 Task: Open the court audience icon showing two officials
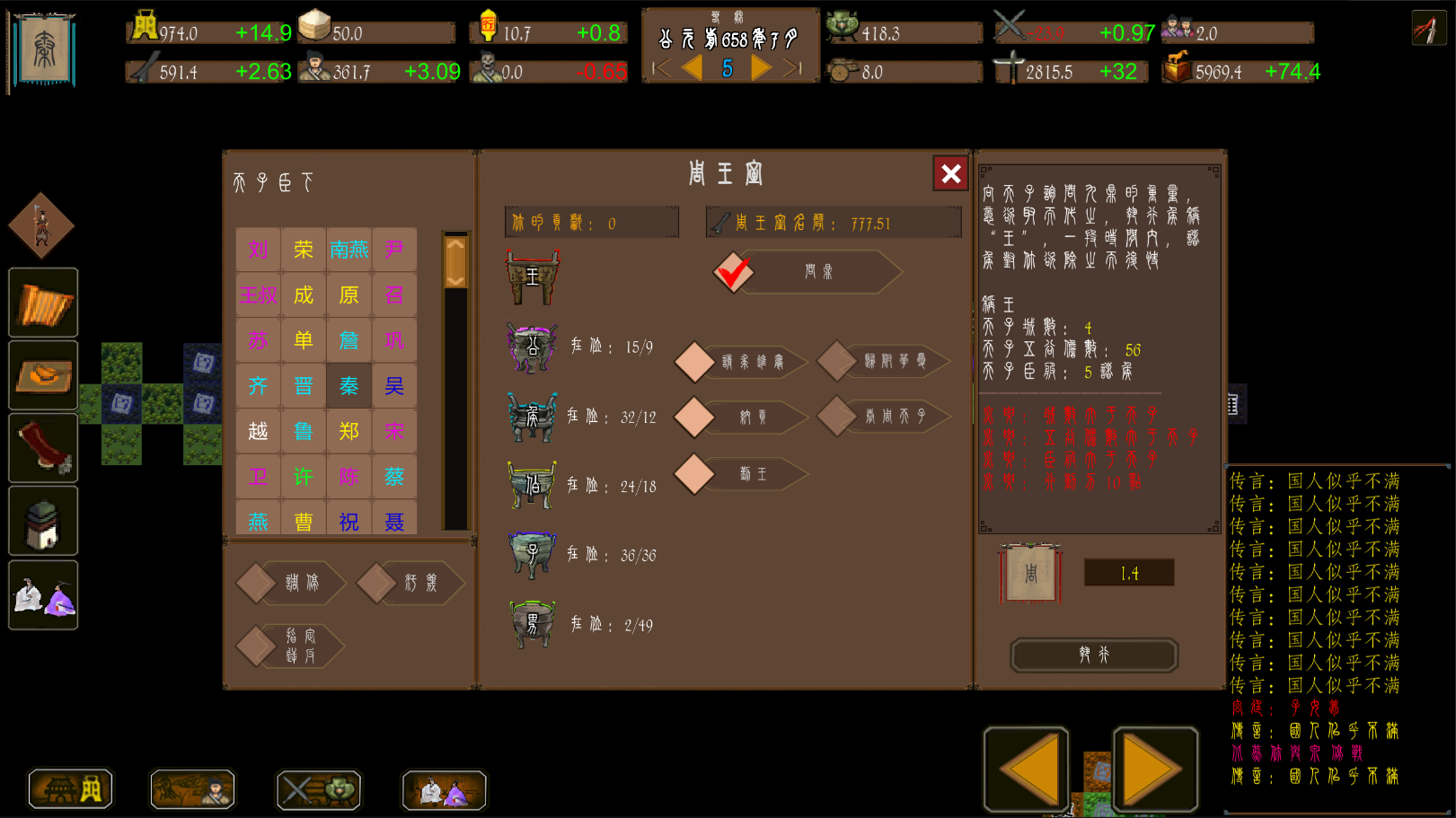pos(42,594)
